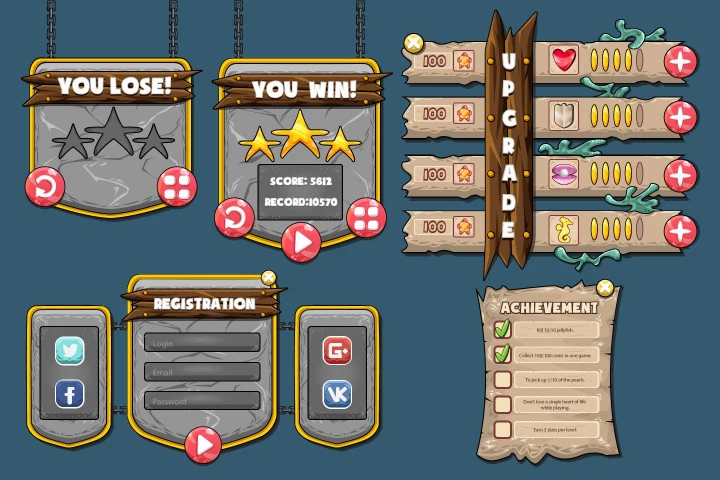Increase the seahorse upgrade
This screenshot has width=720, height=480.
681,231
